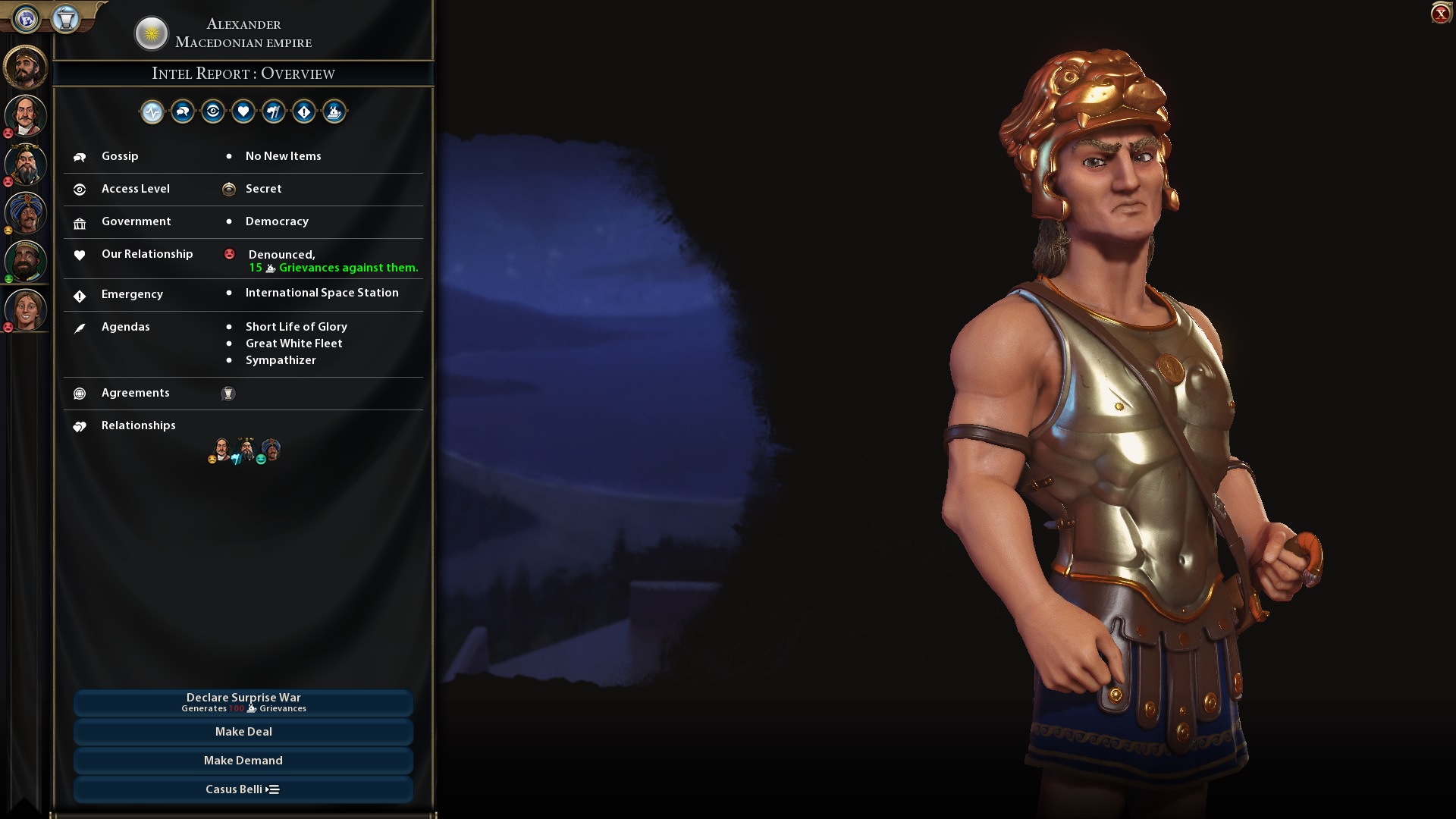
Task: Click the ship icon tab on the far right
Action: pos(334,111)
